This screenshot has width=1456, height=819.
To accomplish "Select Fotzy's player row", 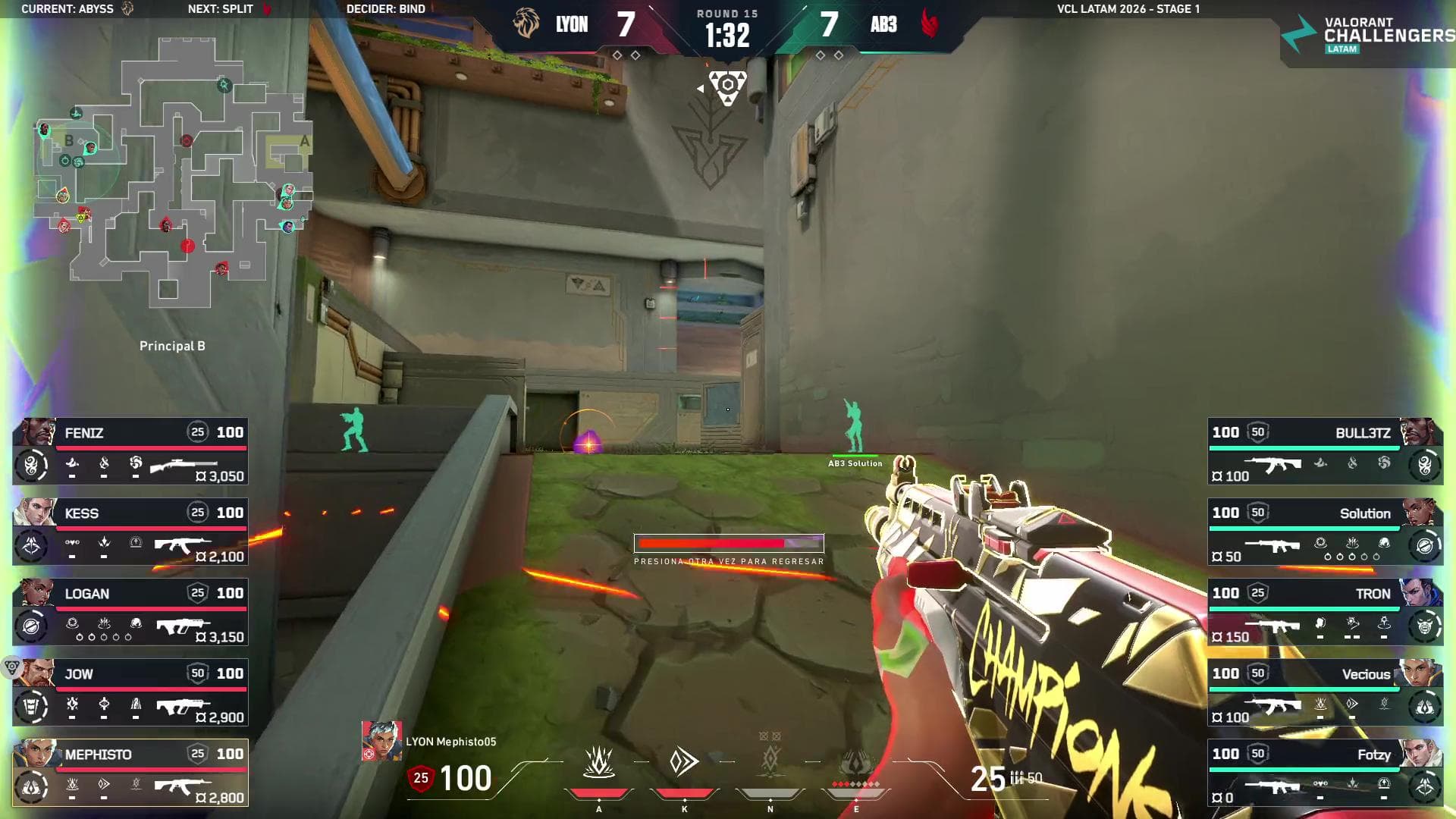I will pyautogui.click(x=1325, y=773).
